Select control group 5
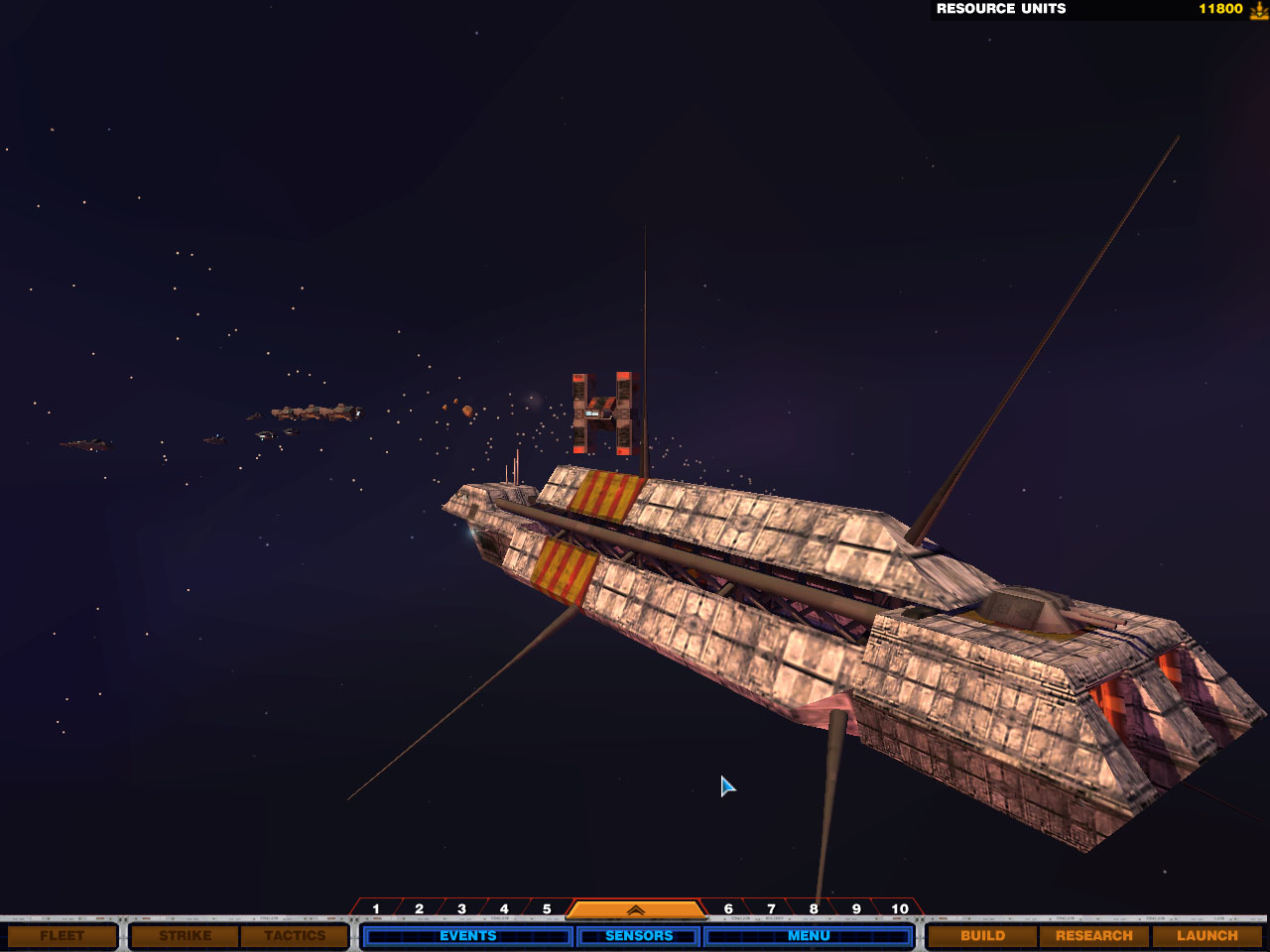 [547, 908]
